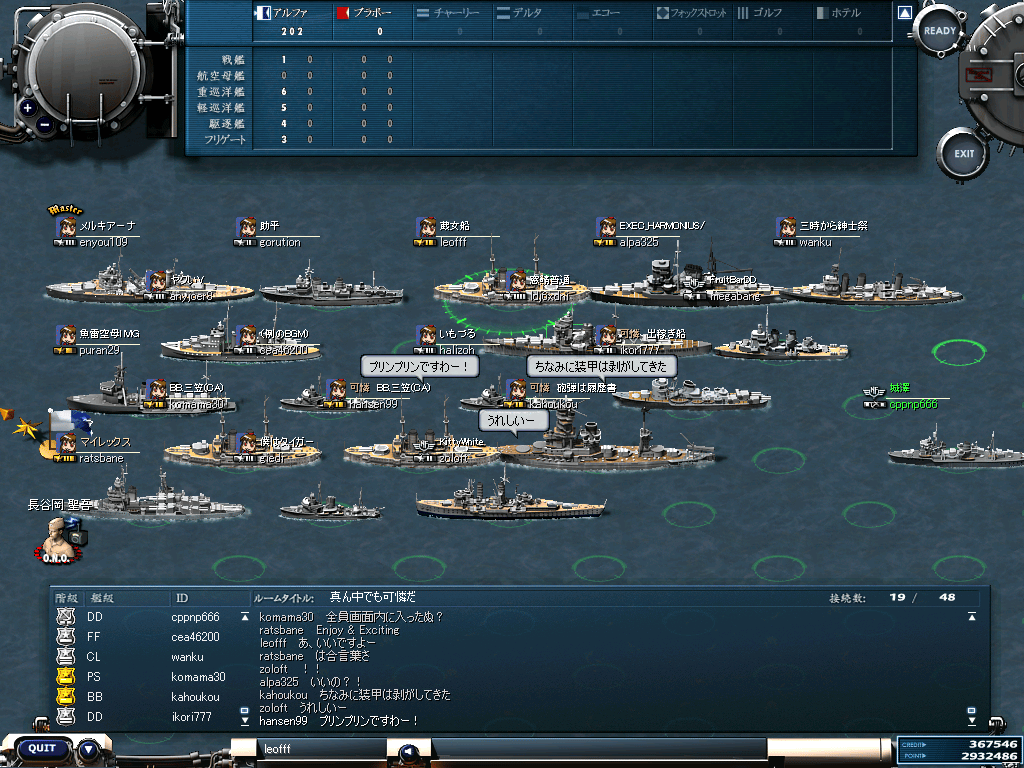Select kahoukou's row in the player list

196,697
